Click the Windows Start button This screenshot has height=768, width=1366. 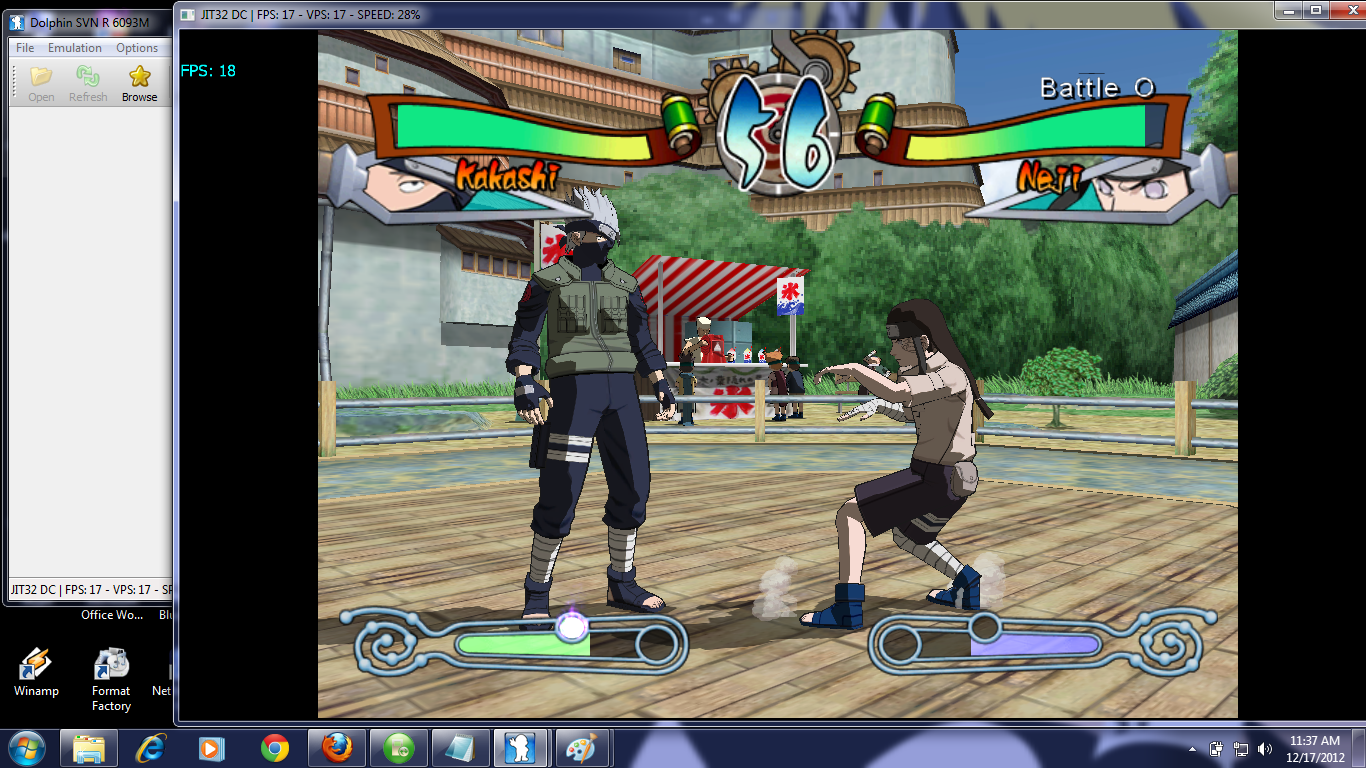coord(26,747)
